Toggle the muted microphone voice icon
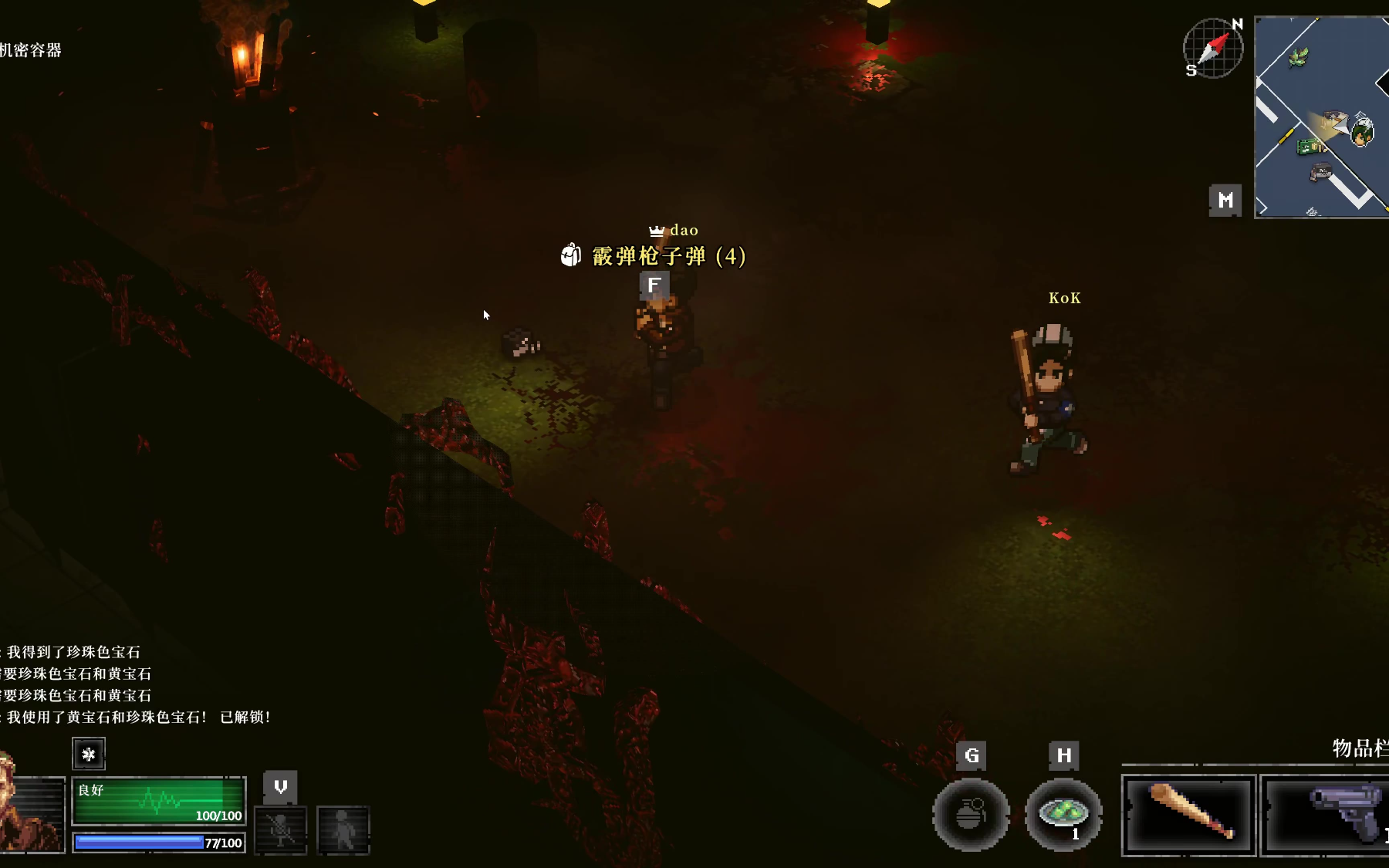This screenshot has height=868, width=1389. 280,829
